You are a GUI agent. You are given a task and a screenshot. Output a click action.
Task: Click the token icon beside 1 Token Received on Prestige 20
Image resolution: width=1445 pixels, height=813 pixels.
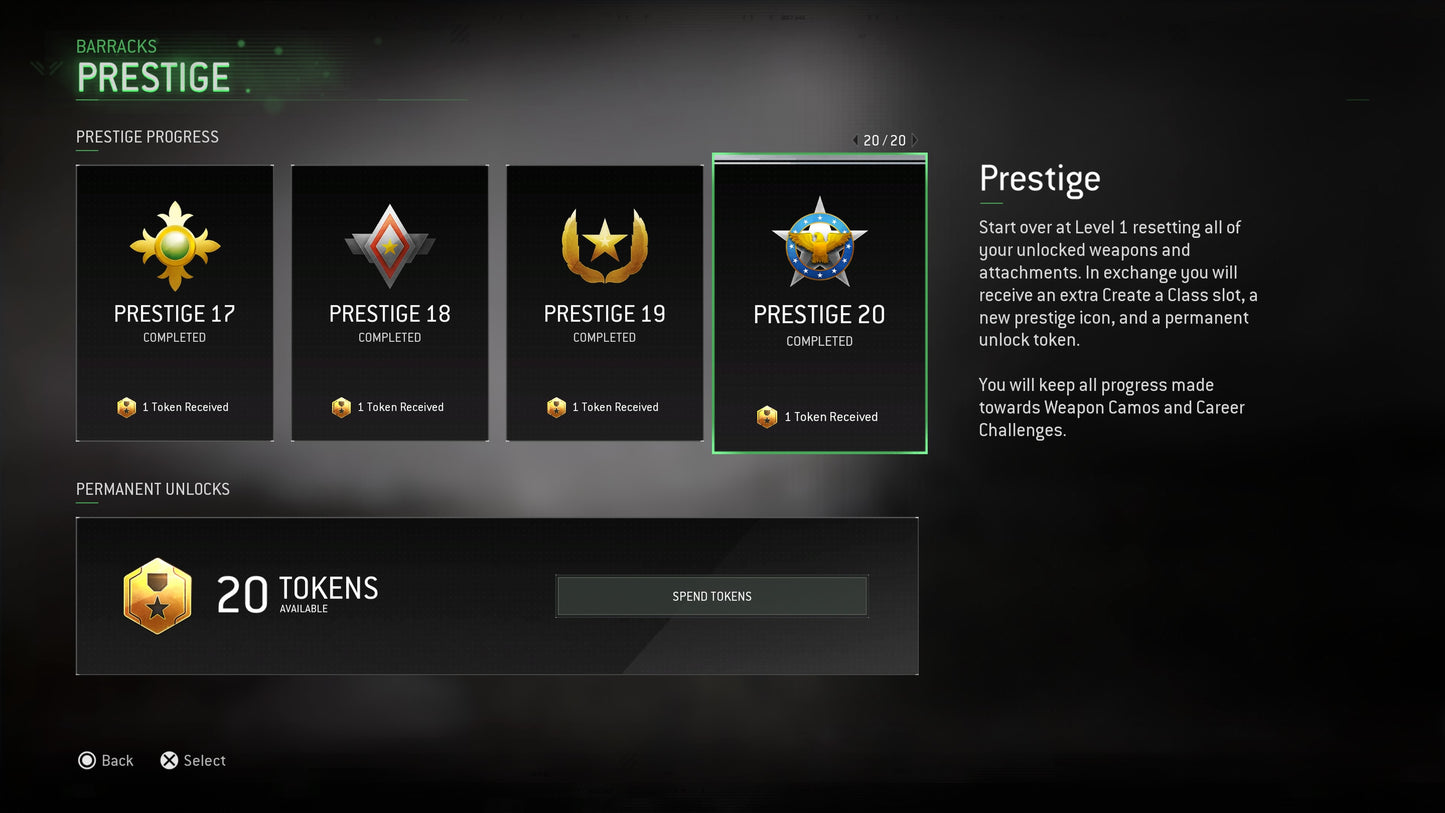coord(767,416)
